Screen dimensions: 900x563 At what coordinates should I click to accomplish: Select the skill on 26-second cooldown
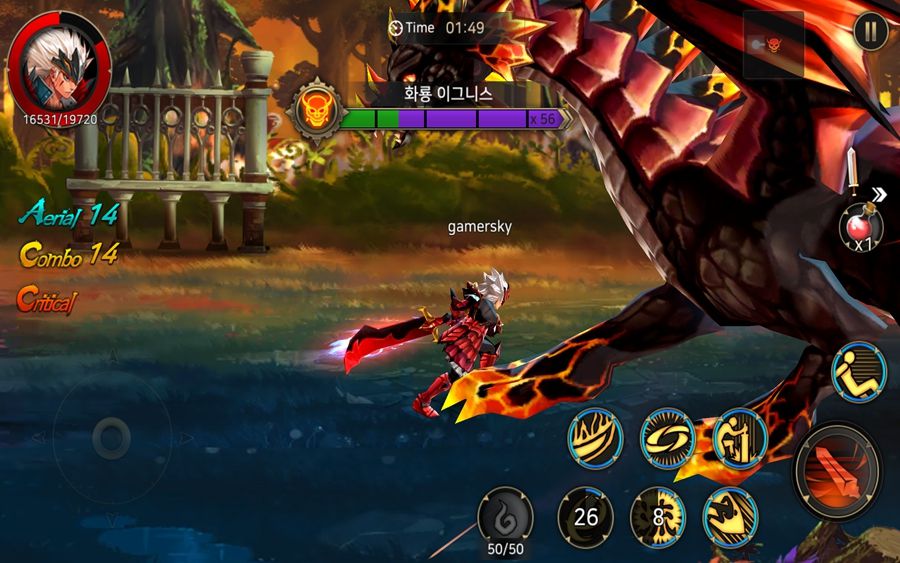coord(585,516)
